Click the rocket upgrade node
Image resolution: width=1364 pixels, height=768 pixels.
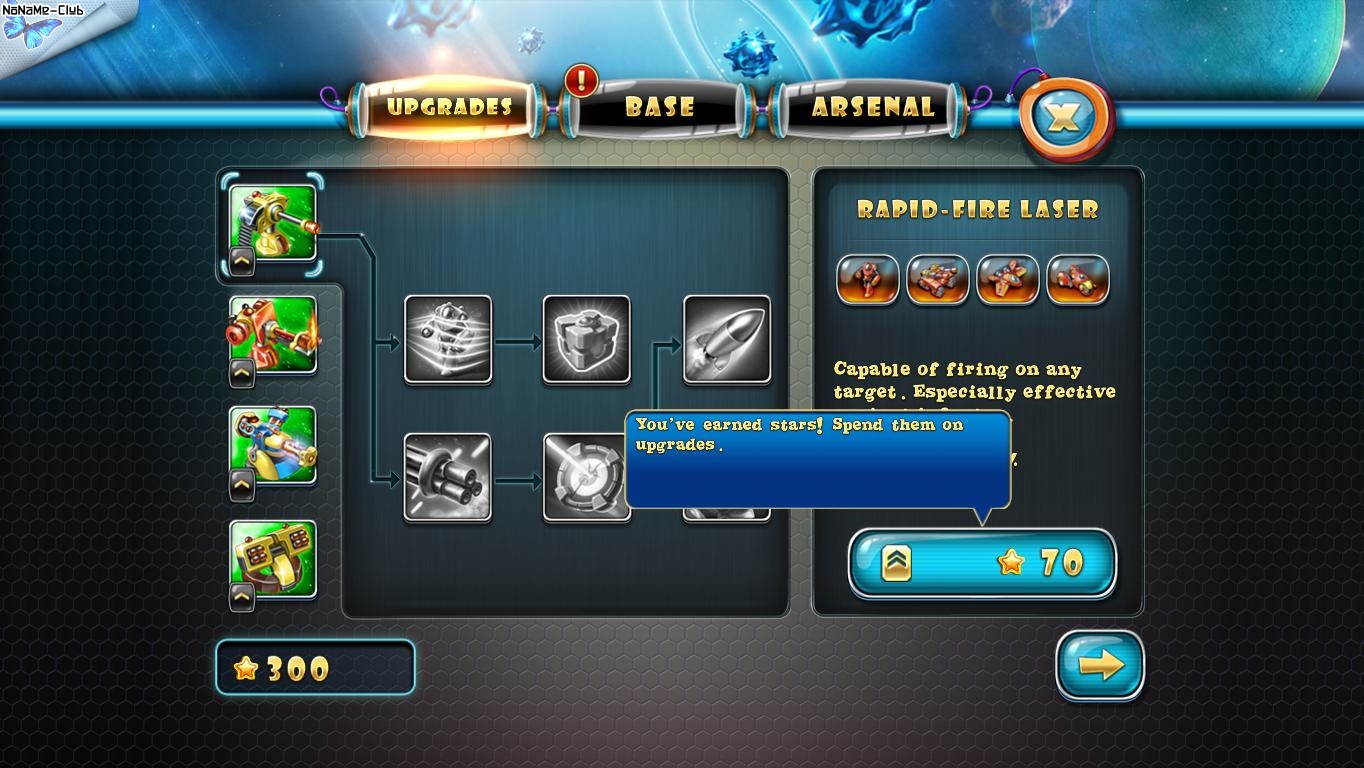726,339
